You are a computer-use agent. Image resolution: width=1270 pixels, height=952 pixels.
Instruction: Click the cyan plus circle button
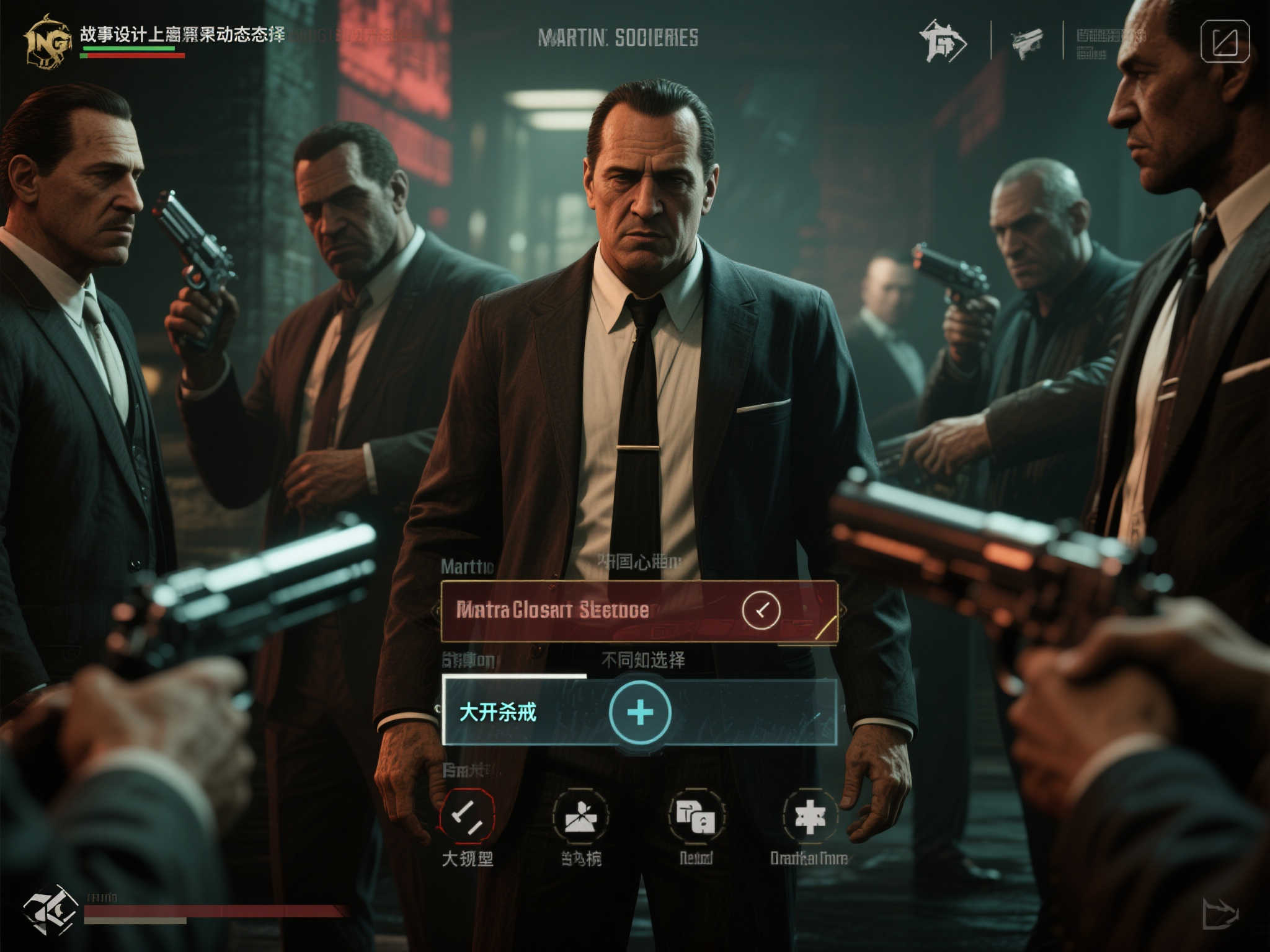[640, 712]
